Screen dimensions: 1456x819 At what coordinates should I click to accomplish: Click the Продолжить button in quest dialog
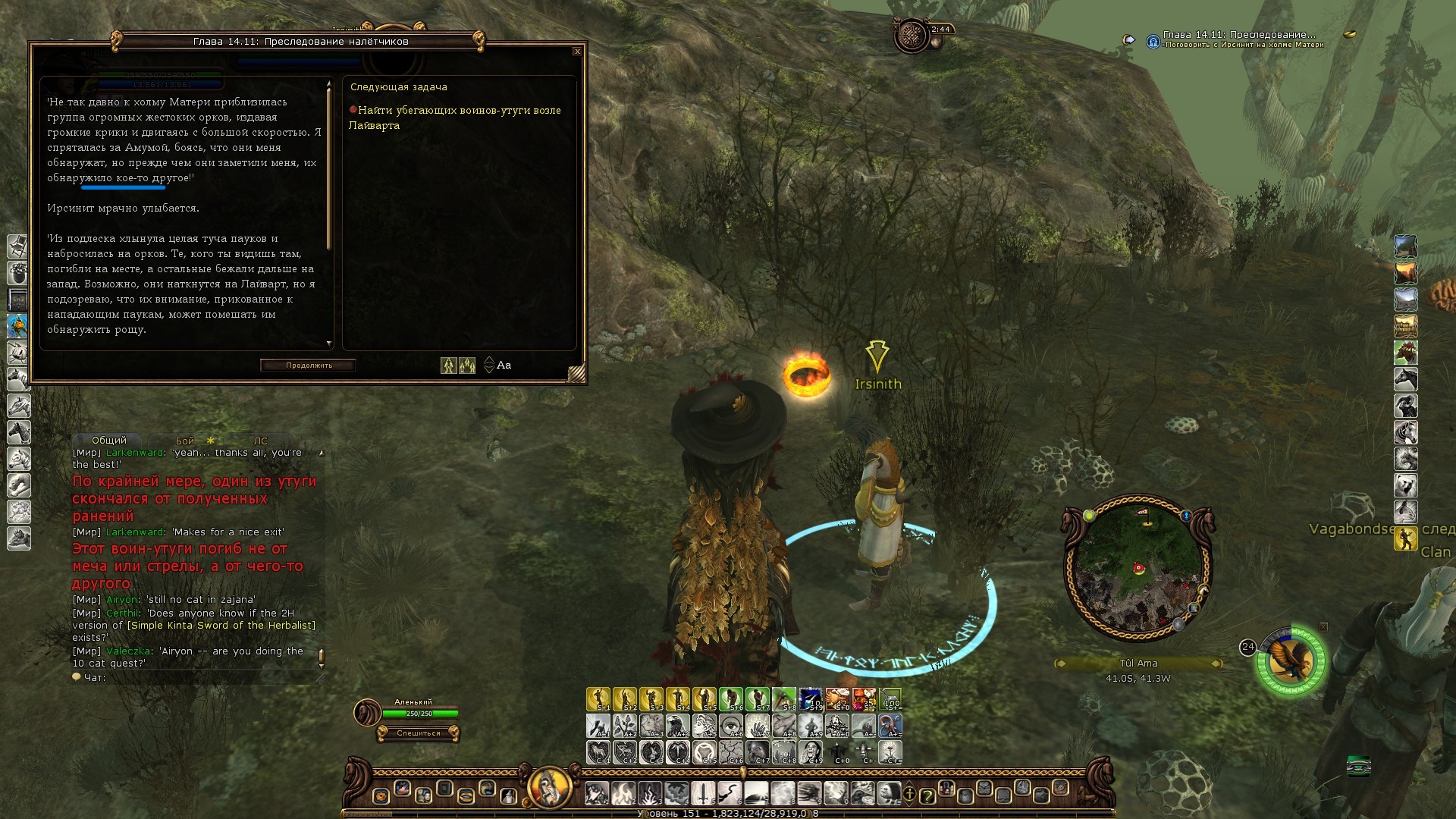[309, 366]
